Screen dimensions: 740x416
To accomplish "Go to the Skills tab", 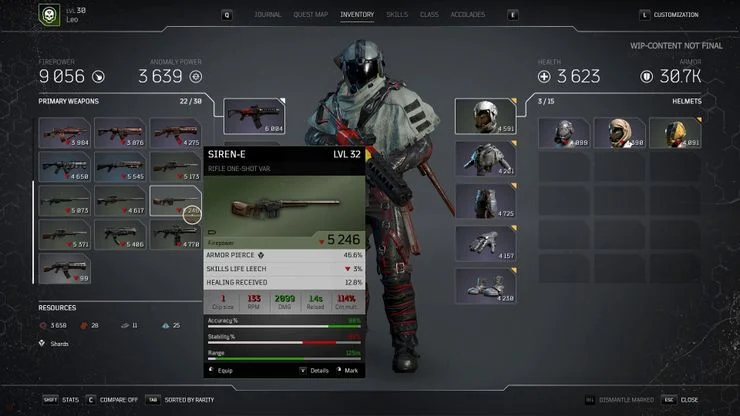I will 396,15.
